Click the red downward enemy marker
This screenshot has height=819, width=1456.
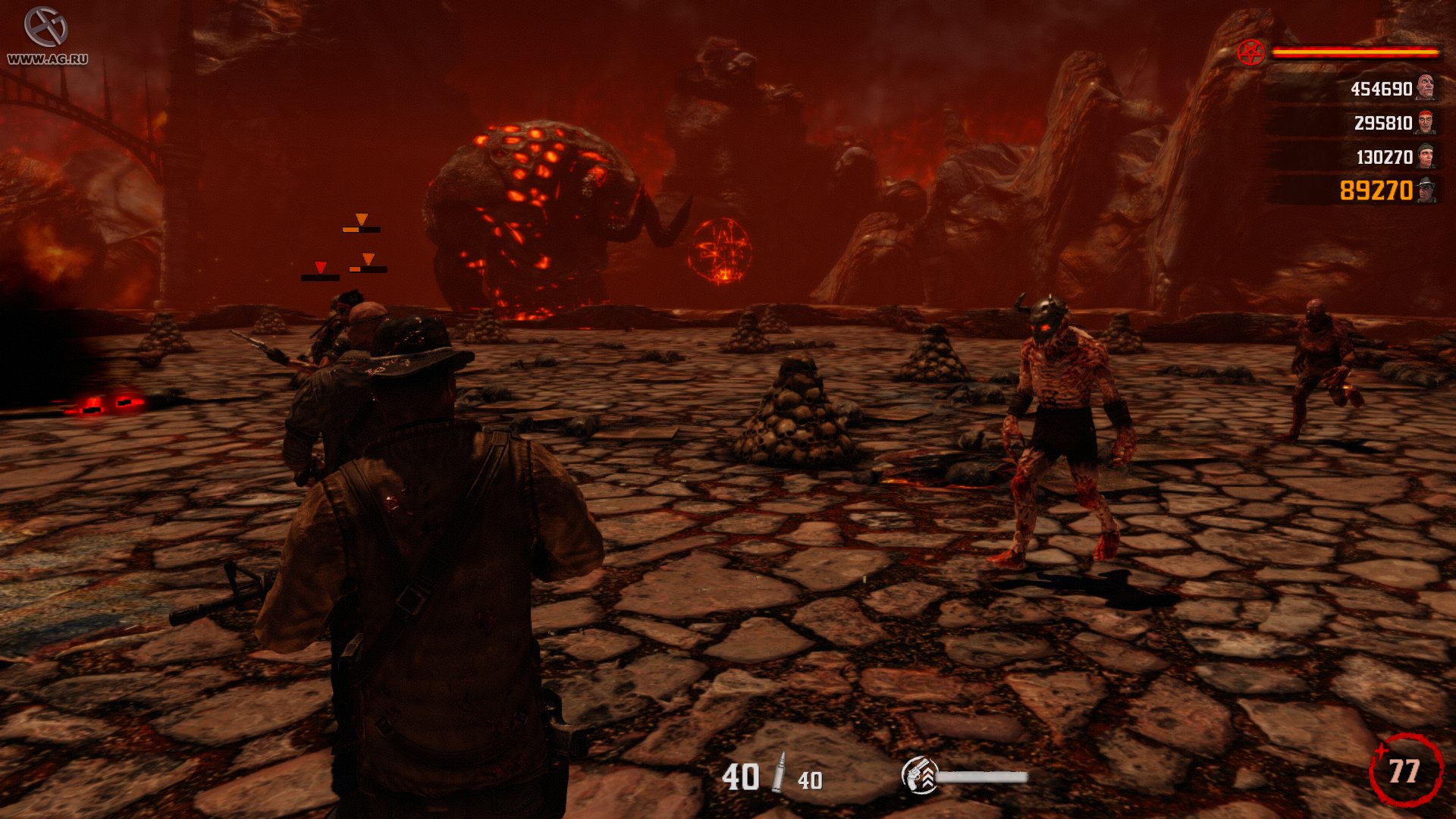[321, 265]
